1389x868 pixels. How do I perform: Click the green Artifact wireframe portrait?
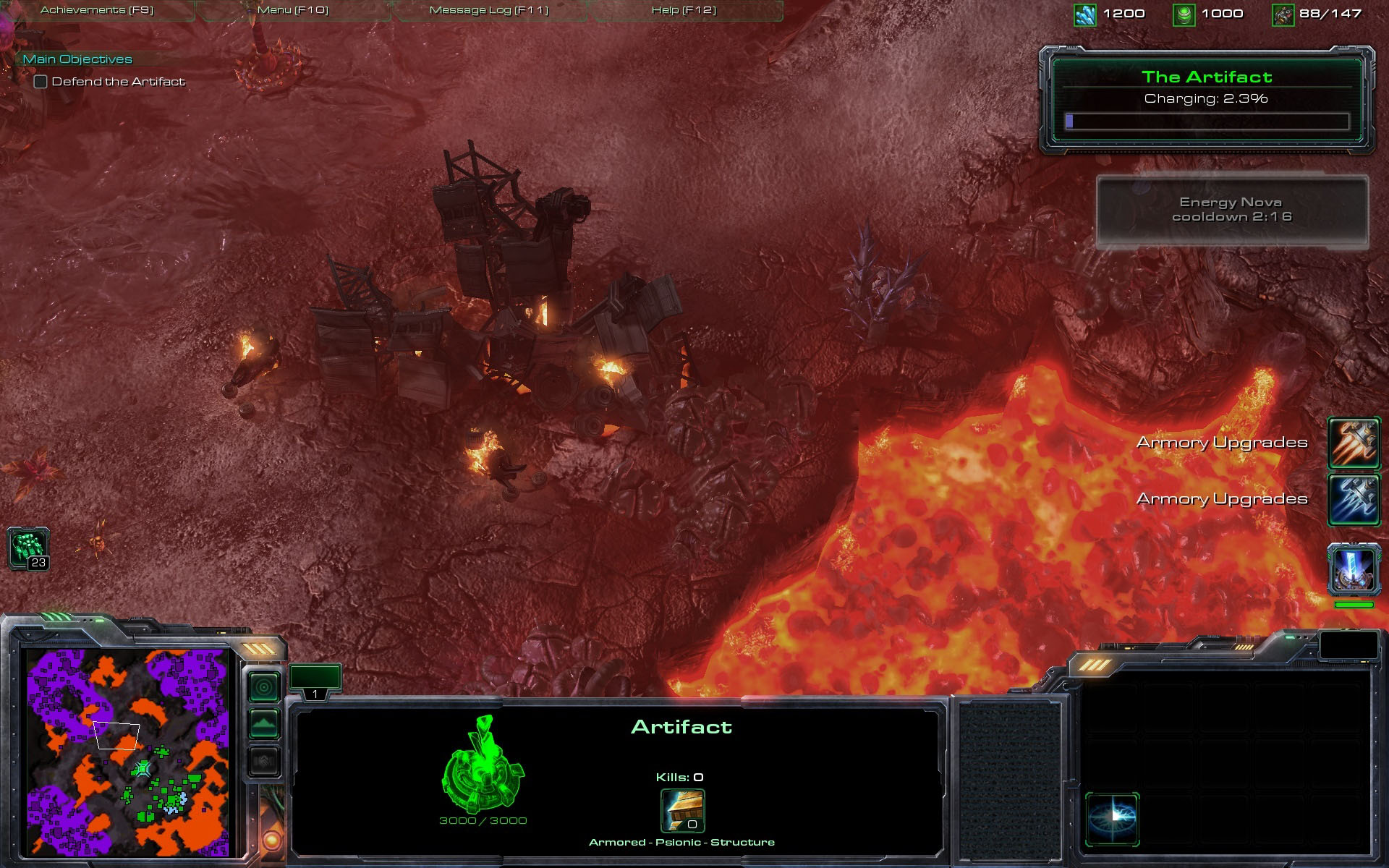pos(483,764)
